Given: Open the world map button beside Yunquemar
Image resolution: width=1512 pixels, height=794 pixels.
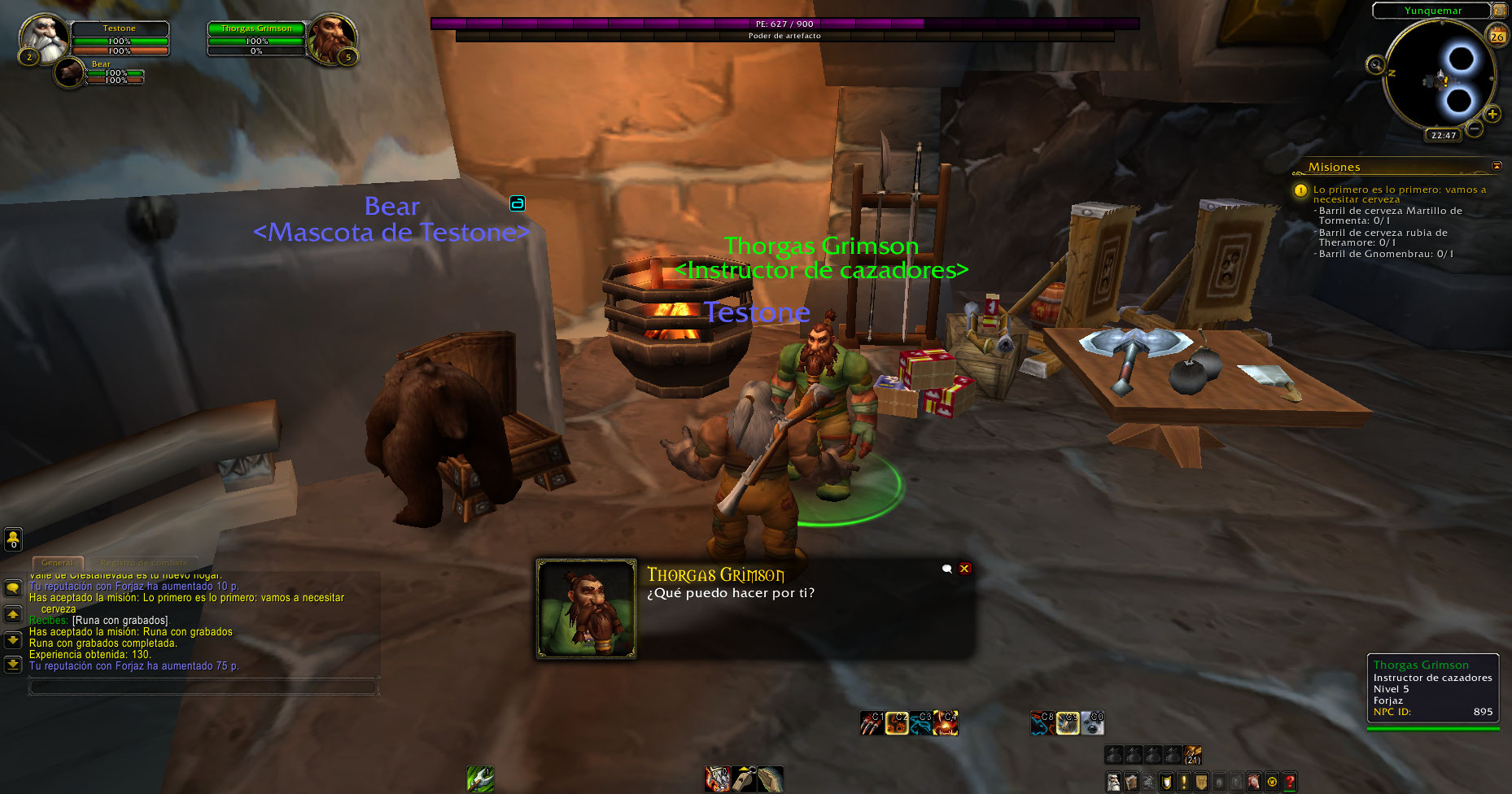Looking at the screenshot, I should pyautogui.click(x=1499, y=11).
